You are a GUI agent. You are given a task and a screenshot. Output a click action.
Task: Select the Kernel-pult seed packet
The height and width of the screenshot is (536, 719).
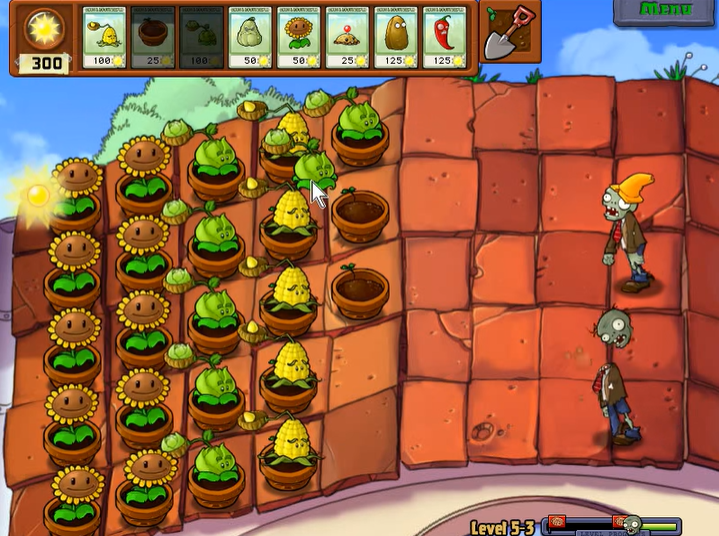pos(105,40)
